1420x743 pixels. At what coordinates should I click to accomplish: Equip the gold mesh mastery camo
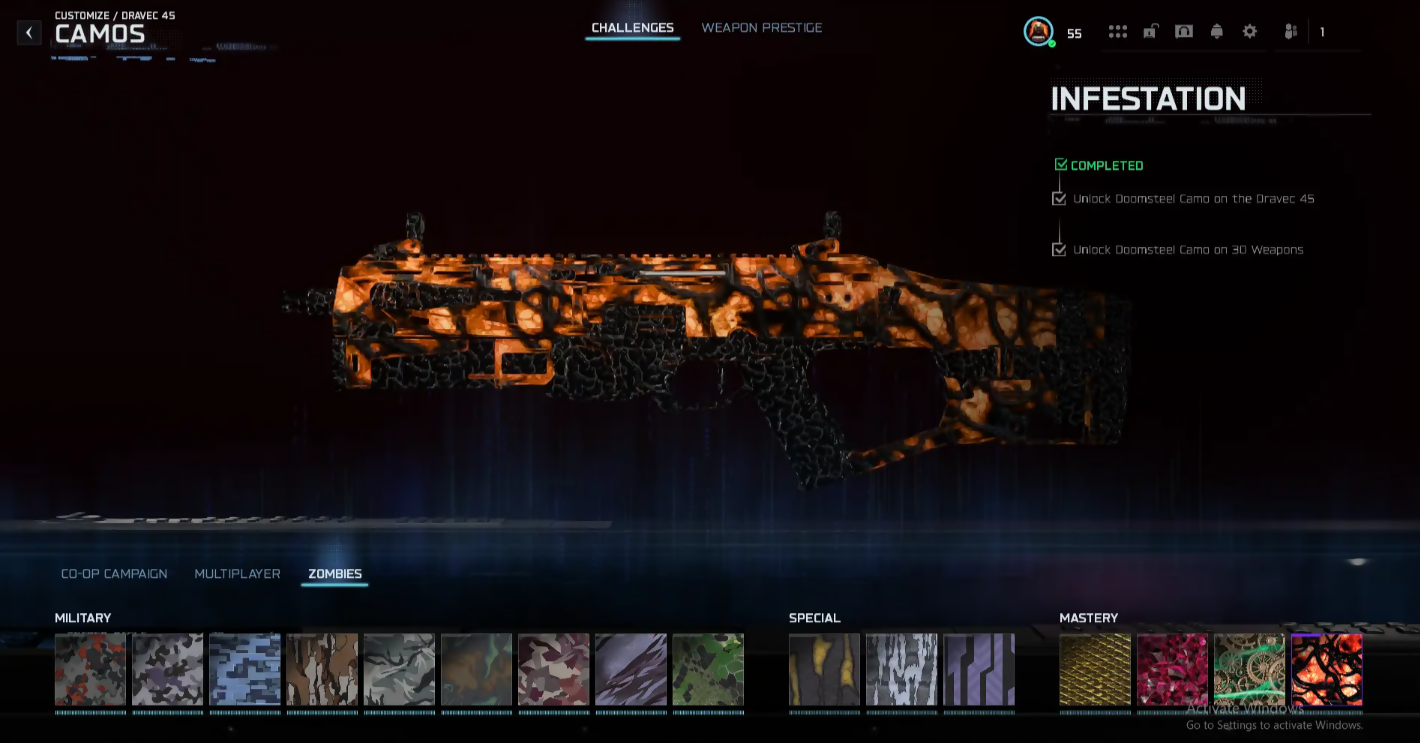tap(1095, 669)
